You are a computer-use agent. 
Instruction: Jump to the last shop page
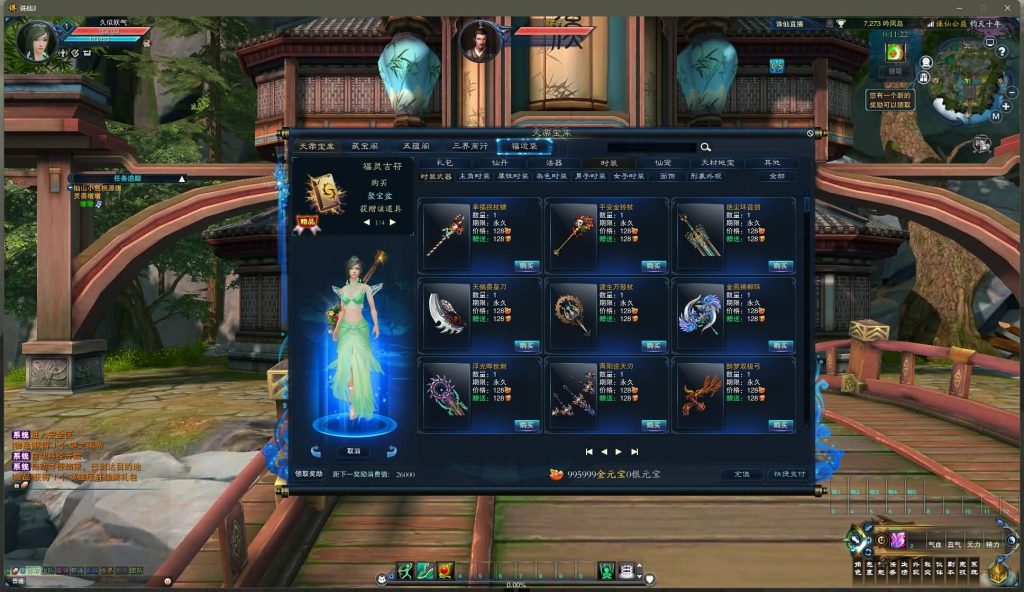pos(634,452)
